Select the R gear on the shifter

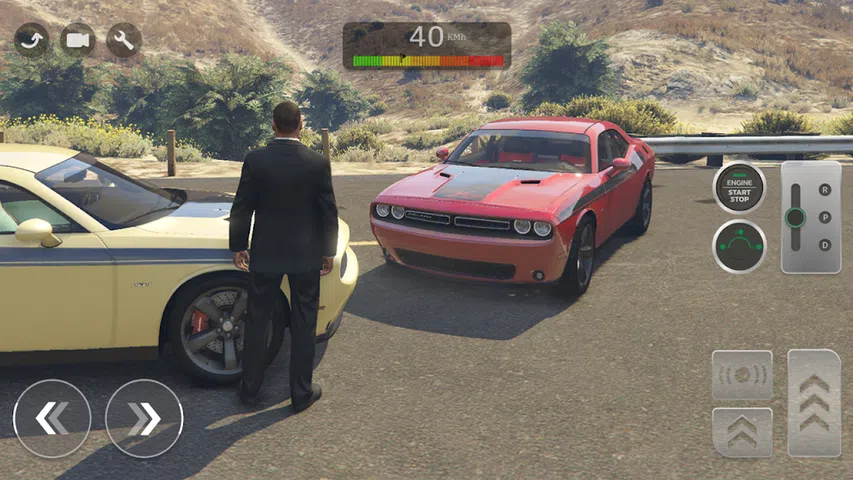pyautogui.click(x=825, y=189)
